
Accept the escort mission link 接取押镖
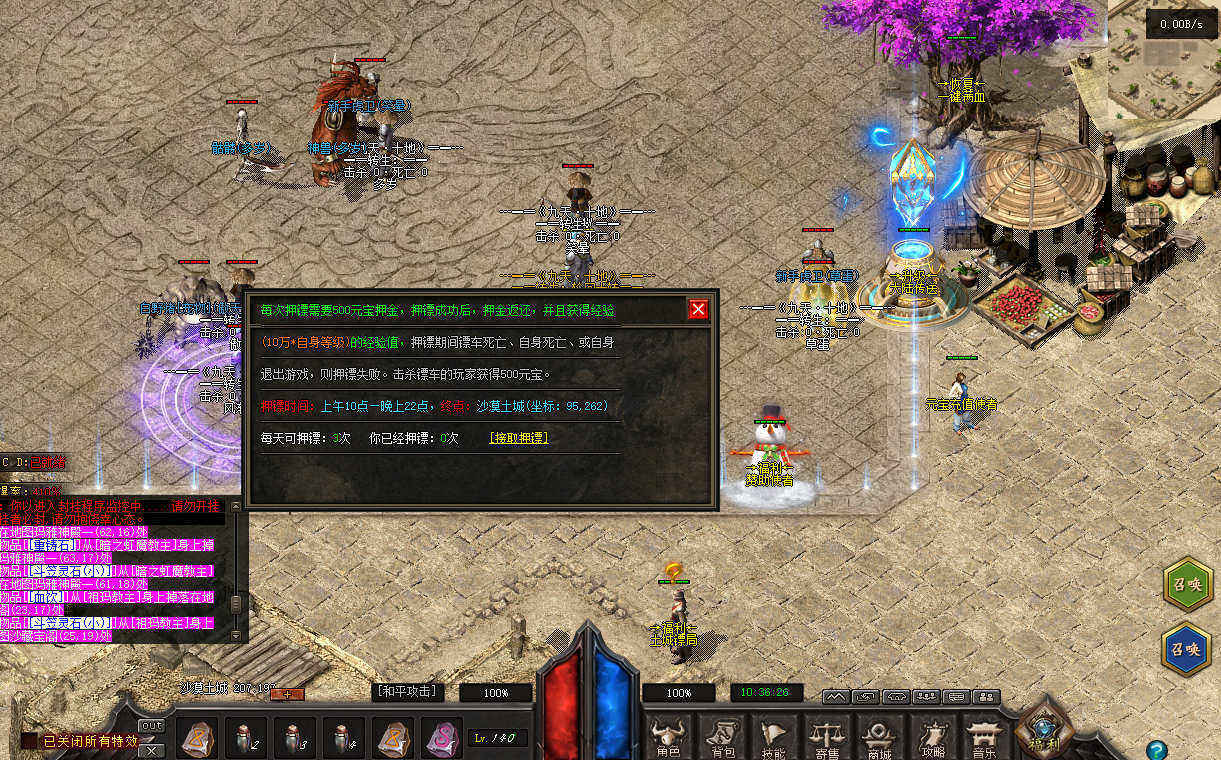pos(518,438)
